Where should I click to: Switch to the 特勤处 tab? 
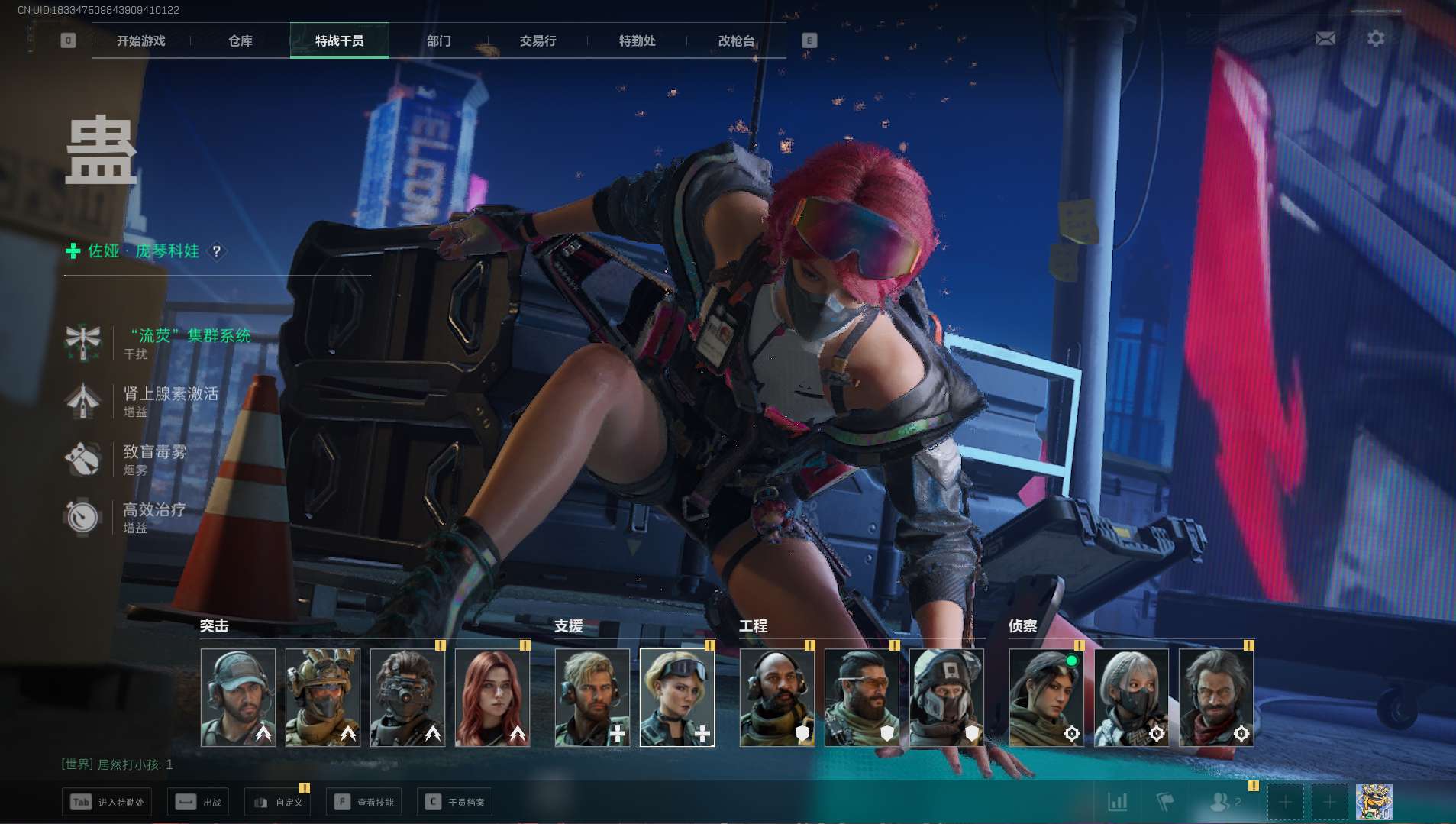pyautogui.click(x=638, y=41)
